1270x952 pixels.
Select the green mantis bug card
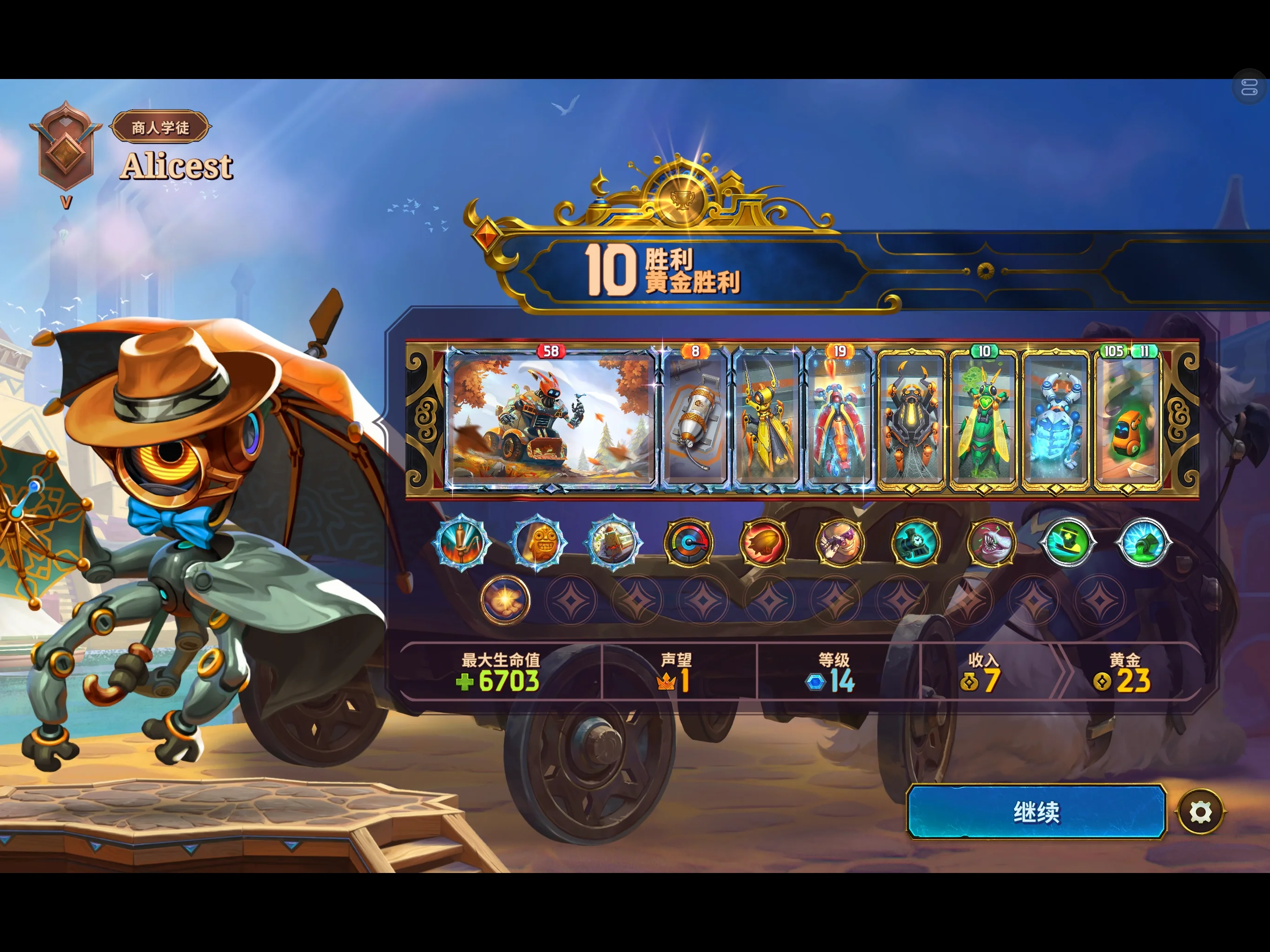(984, 420)
